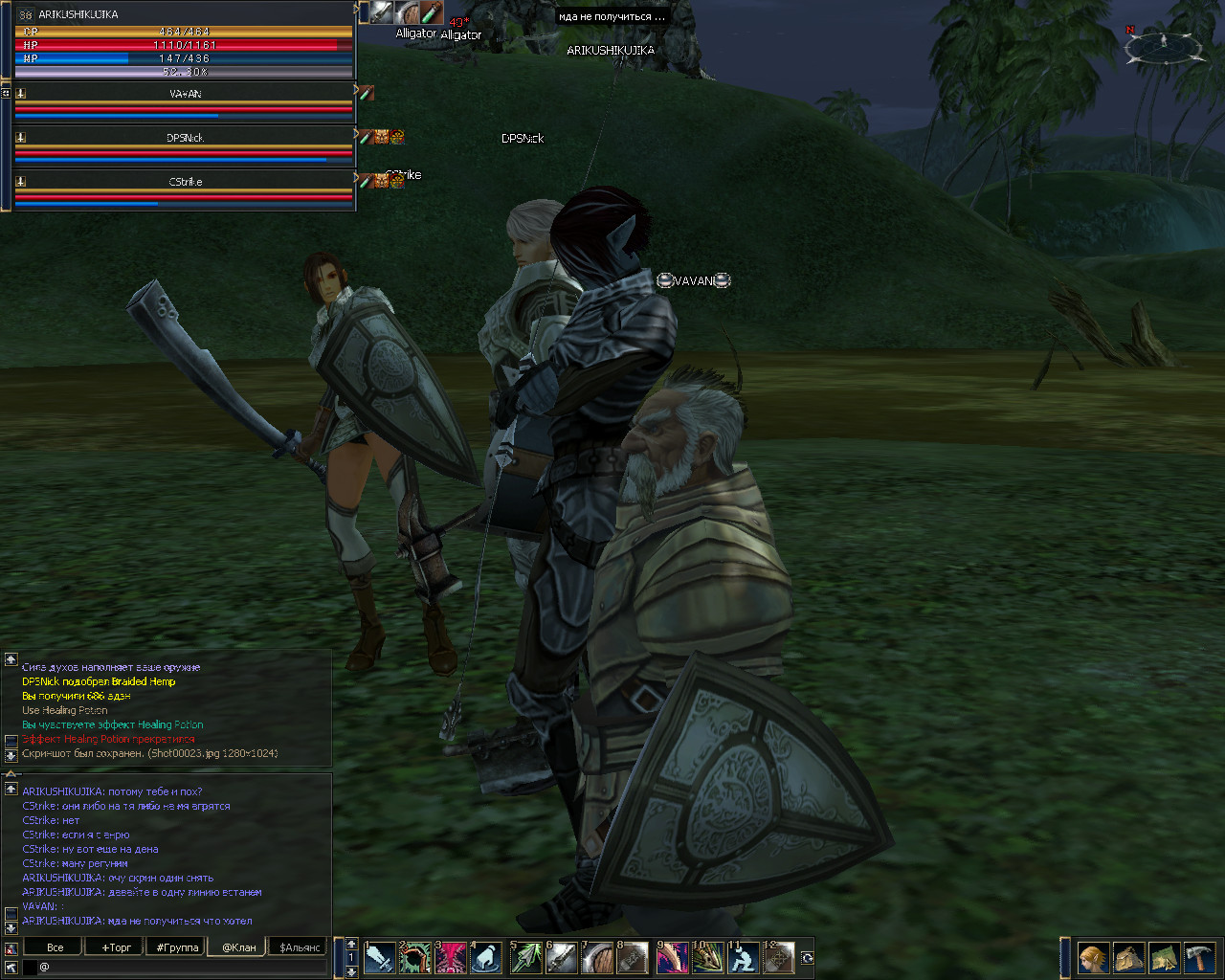Show the world map icon

coord(1164,957)
